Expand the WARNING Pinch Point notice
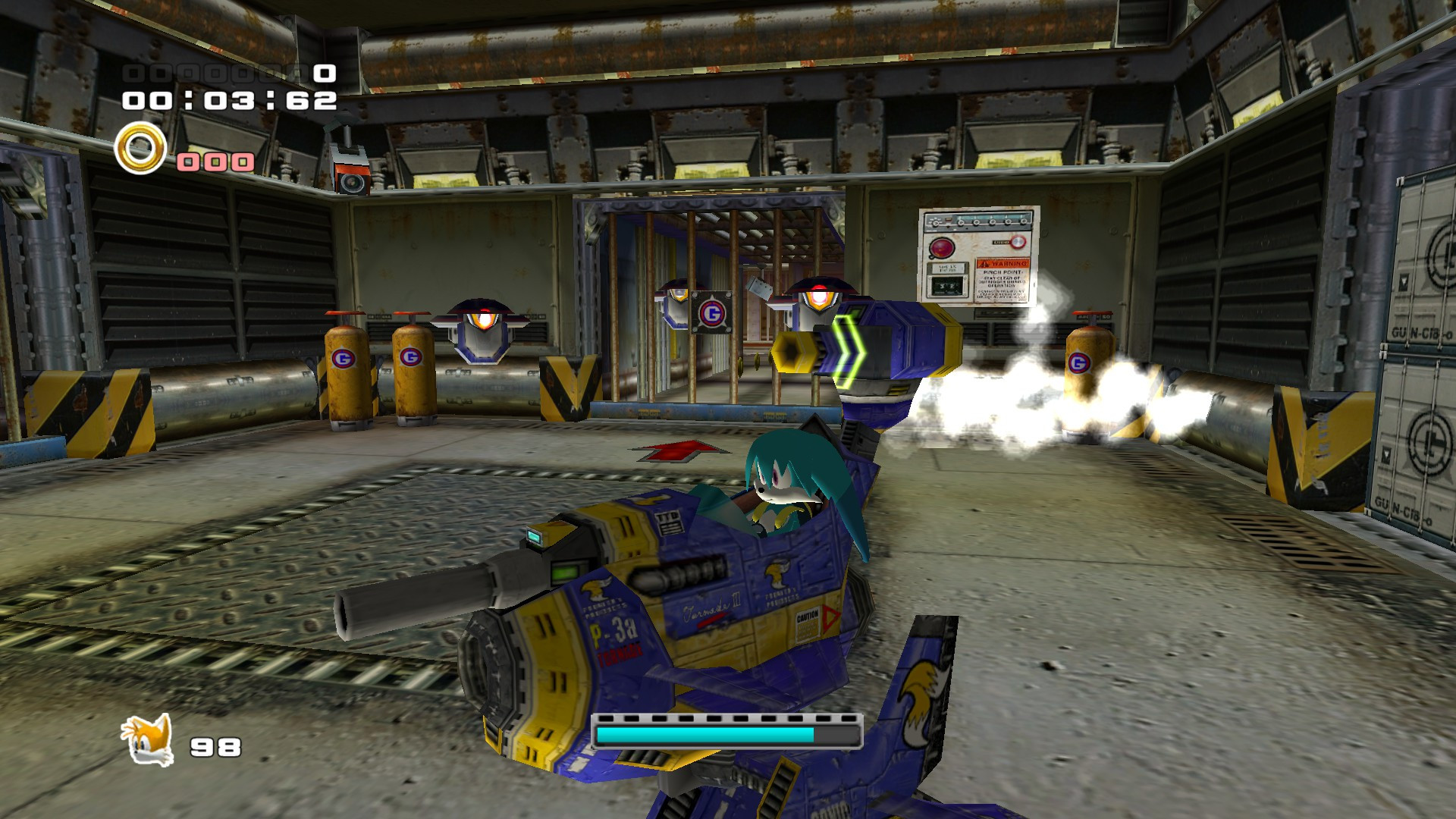Viewport: 1456px width, 819px height. click(1003, 280)
